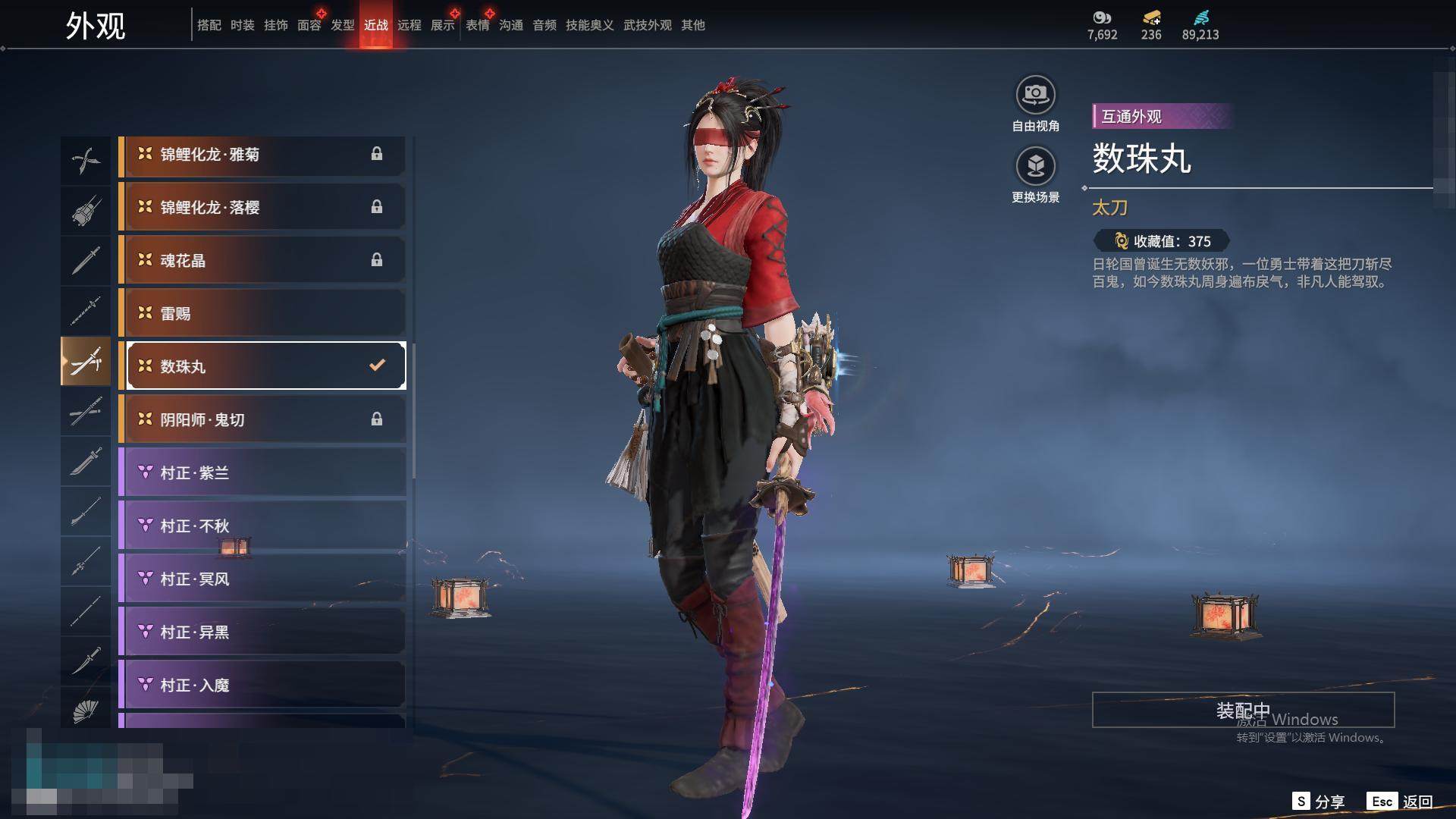Select the 魂花晶 skin entry
The image size is (1456, 819).
262,261
